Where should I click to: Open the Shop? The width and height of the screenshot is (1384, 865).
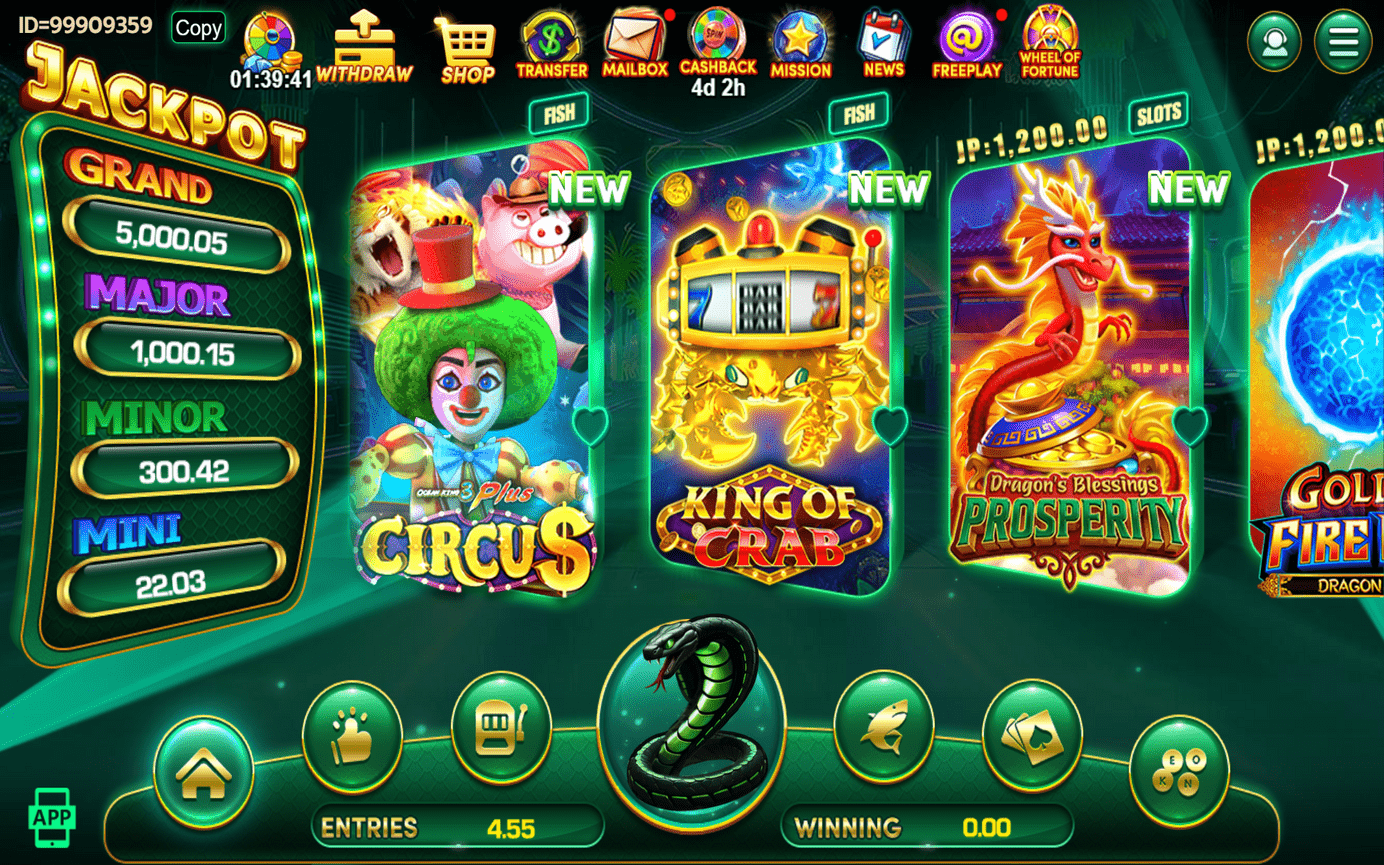[x=467, y=48]
